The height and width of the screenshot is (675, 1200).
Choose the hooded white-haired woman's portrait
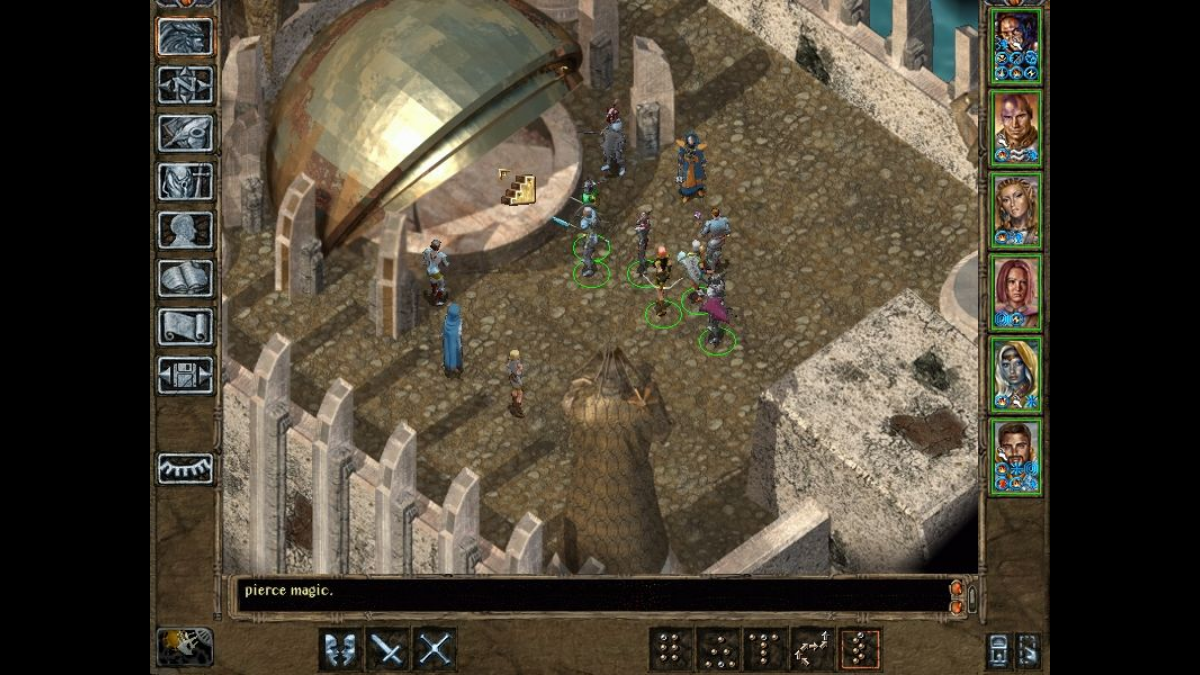(1015, 374)
